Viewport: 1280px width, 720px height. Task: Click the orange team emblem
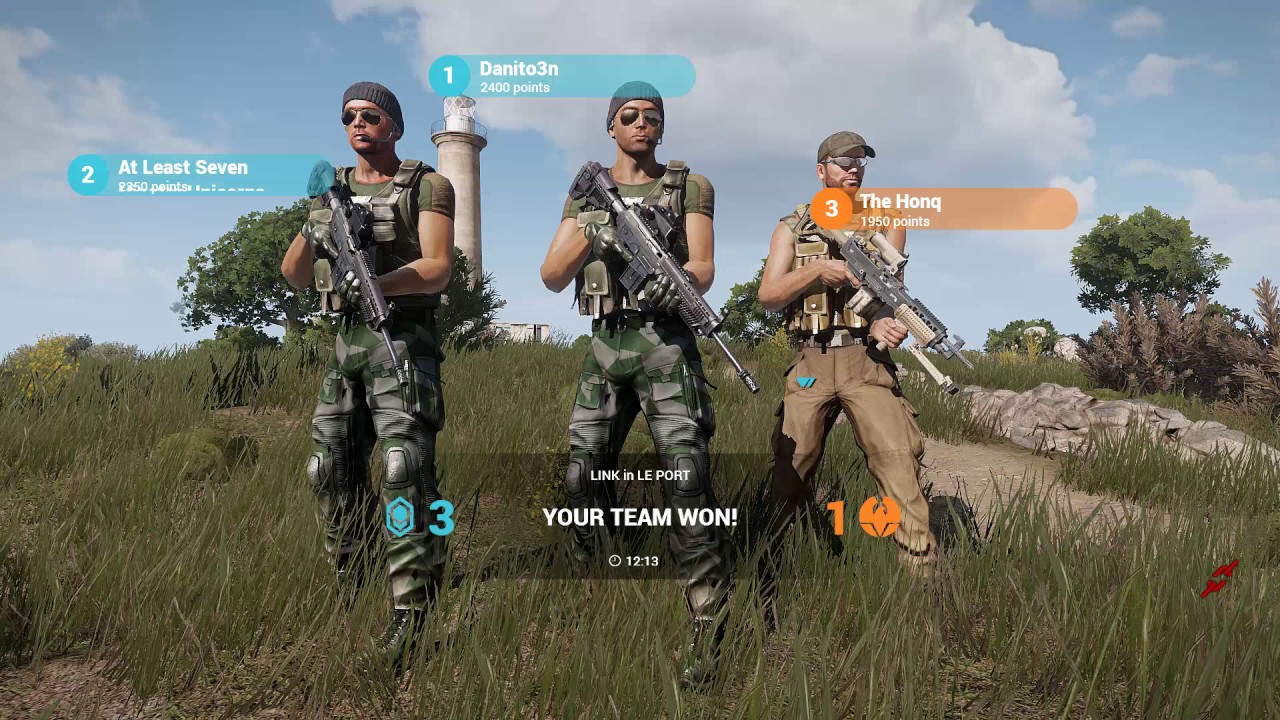click(x=879, y=518)
